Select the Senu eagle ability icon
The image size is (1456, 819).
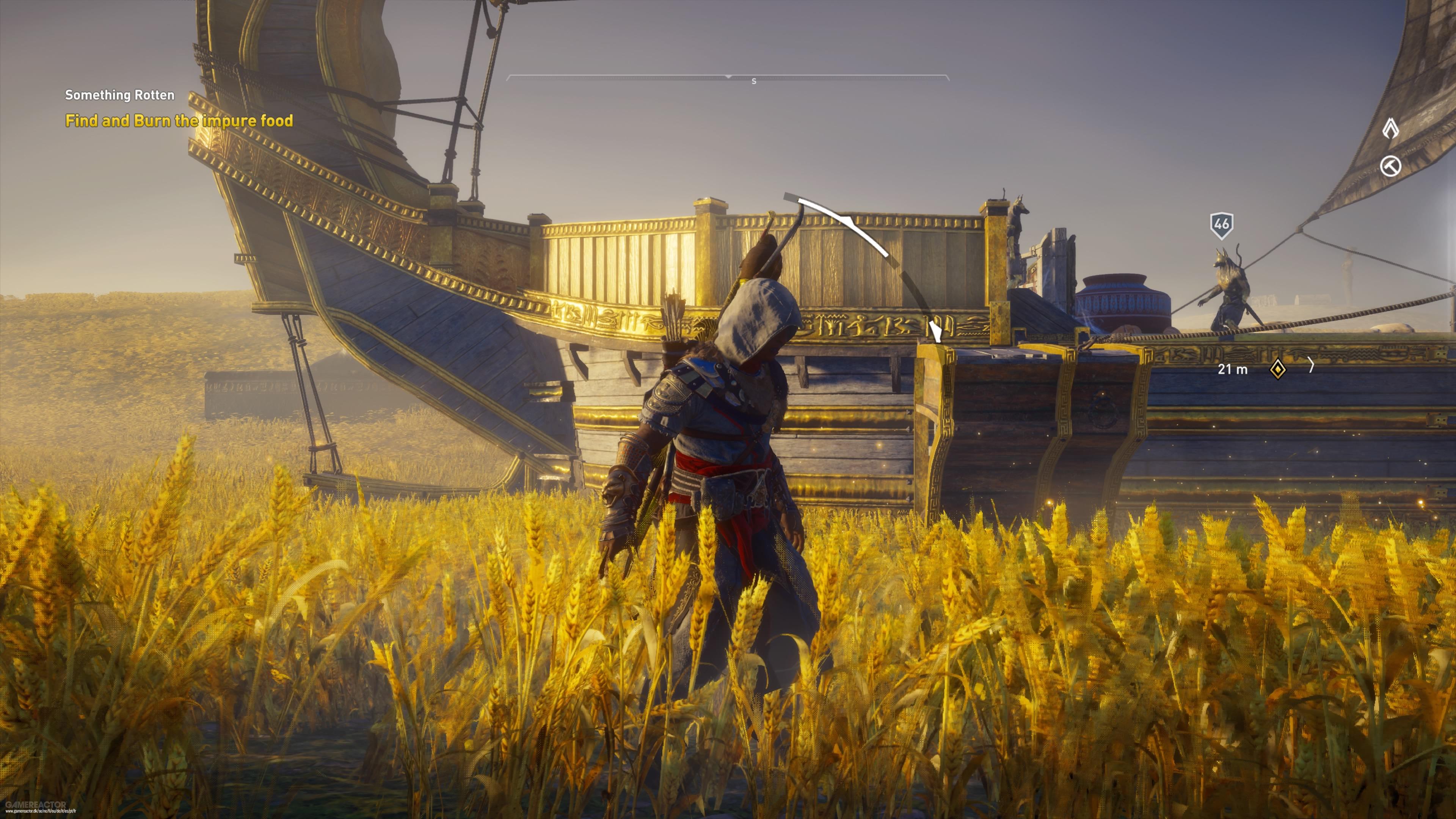(1390, 128)
